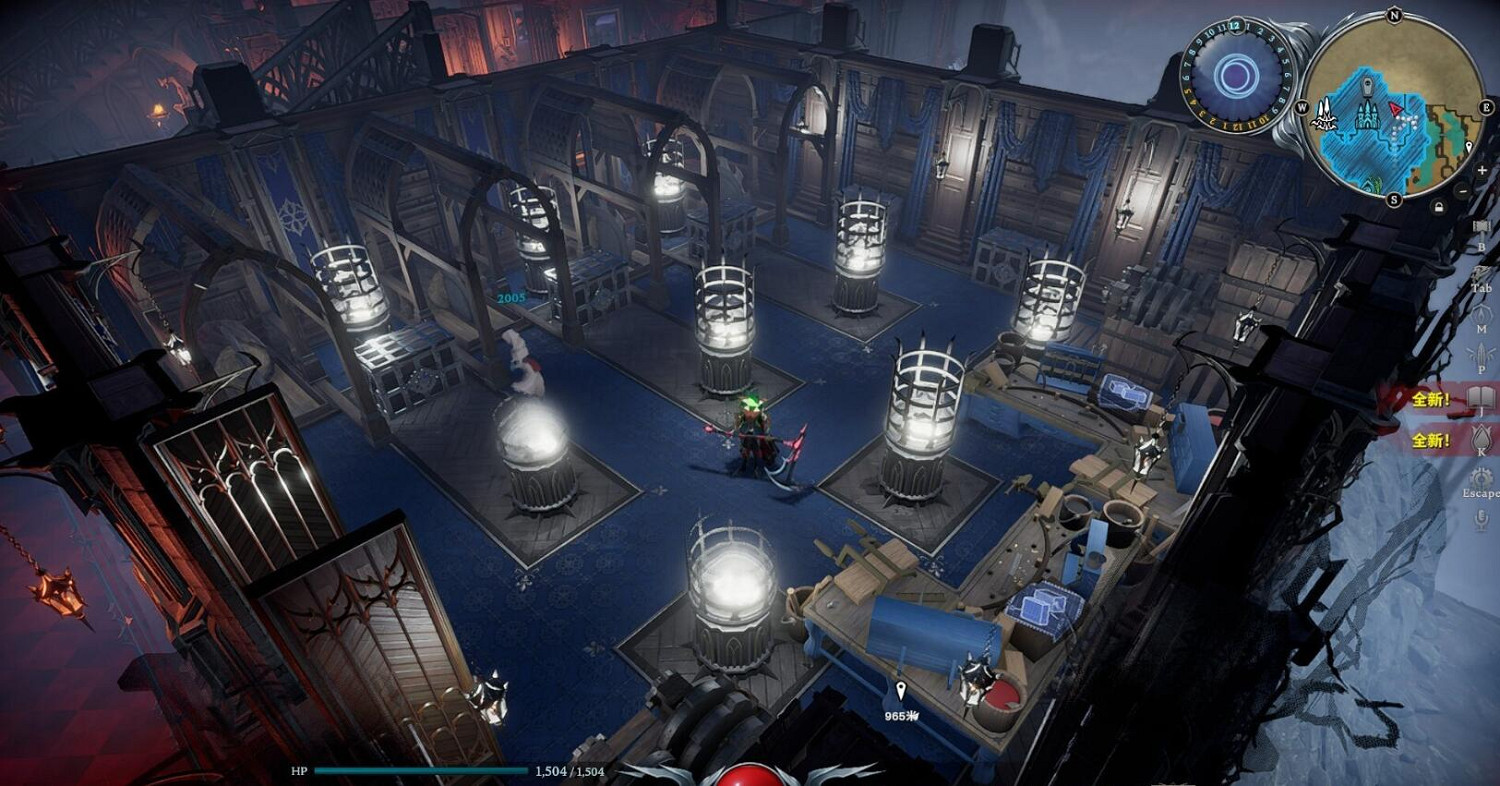1500x786 pixels.
Task: Toggle the minimap rotation lock icon
Action: [x=1438, y=207]
